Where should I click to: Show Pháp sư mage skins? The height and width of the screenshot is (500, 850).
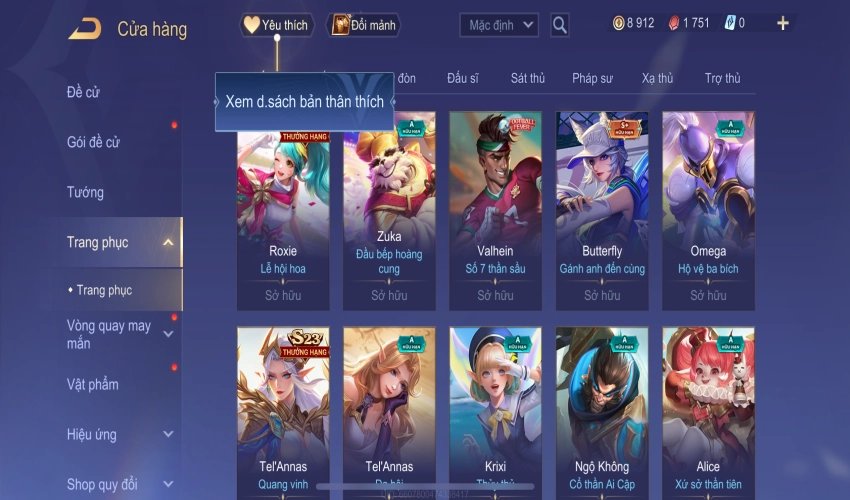(593, 78)
